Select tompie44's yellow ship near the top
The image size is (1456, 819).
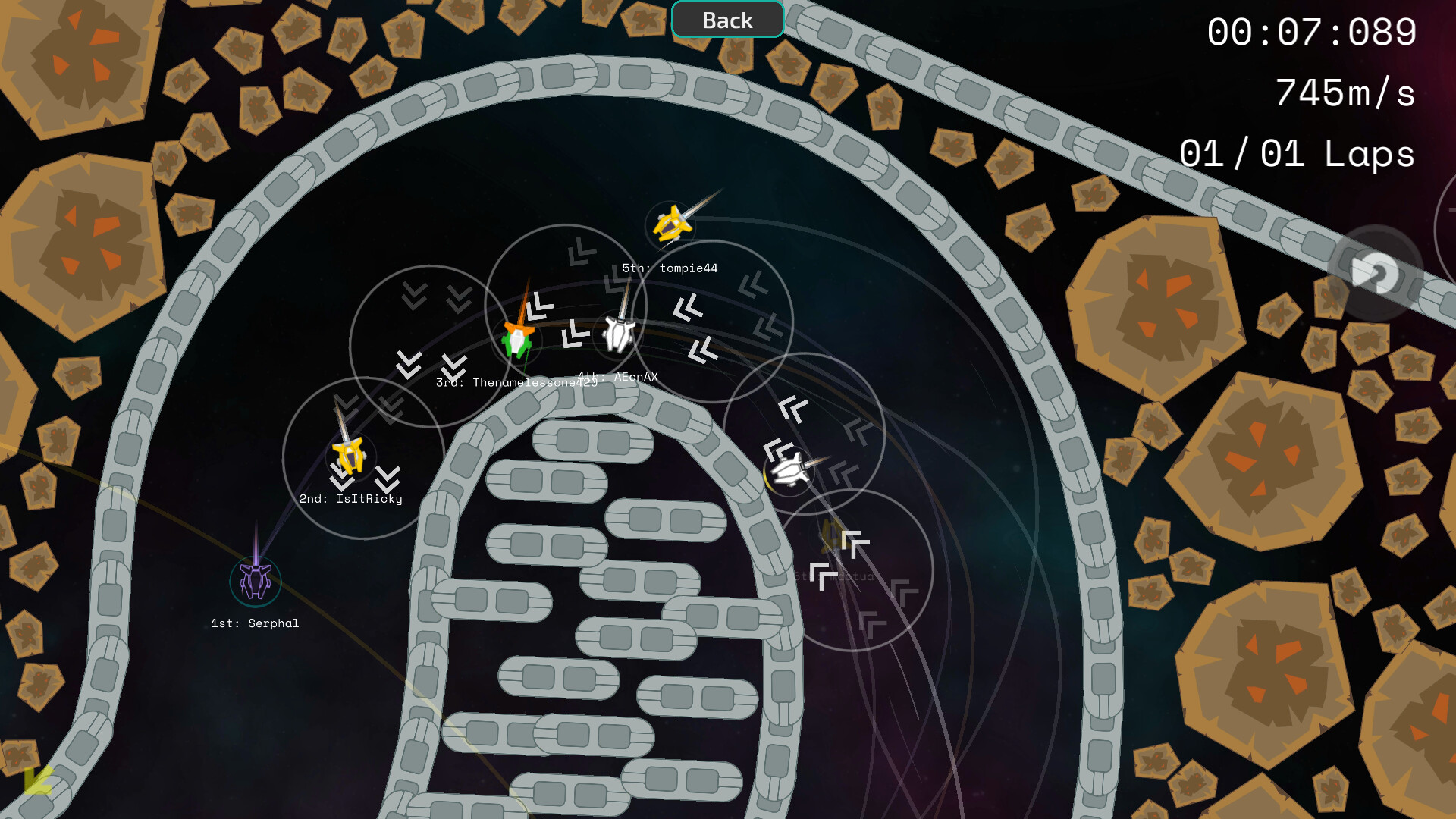pyautogui.click(x=671, y=224)
